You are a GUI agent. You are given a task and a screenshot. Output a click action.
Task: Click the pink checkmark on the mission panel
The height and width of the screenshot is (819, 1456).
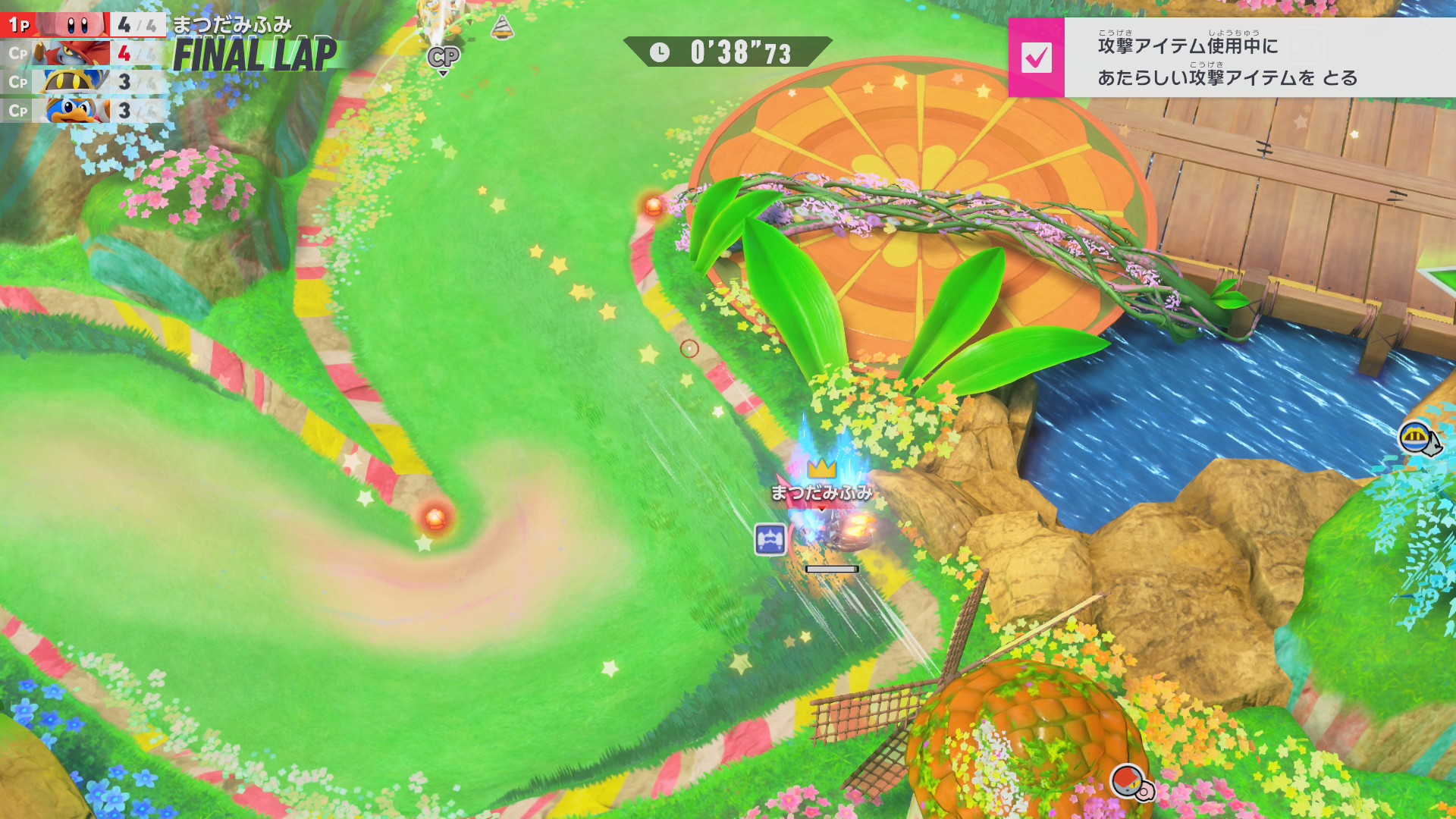pyautogui.click(x=1036, y=58)
